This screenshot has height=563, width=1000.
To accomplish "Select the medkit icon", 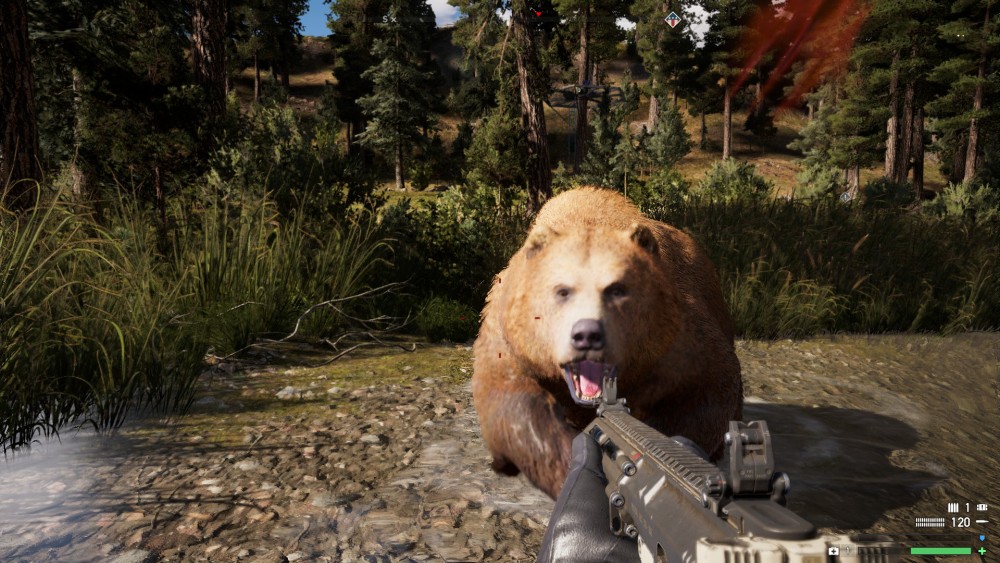I will point(833,550).
